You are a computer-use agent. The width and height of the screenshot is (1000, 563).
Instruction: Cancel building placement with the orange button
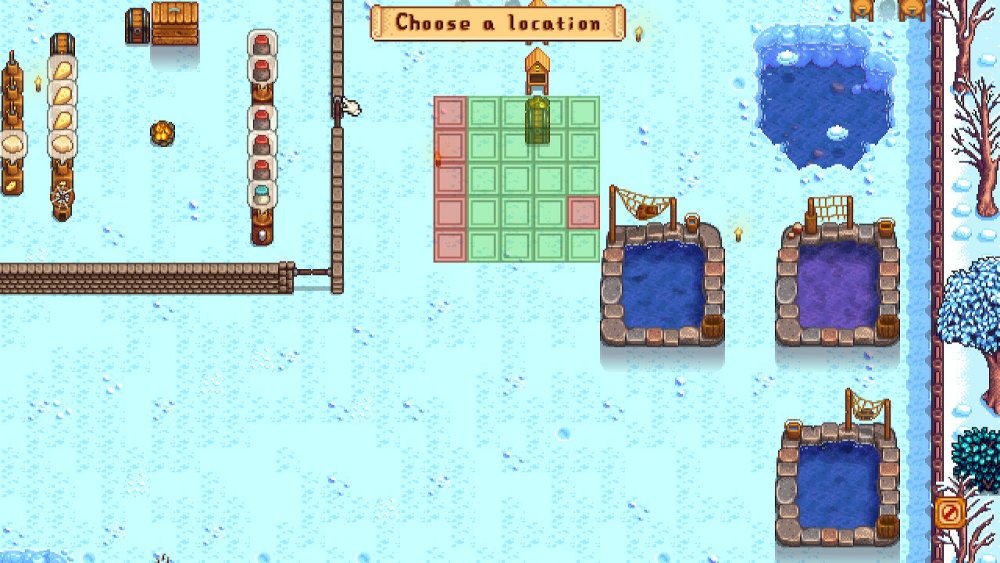948,513
